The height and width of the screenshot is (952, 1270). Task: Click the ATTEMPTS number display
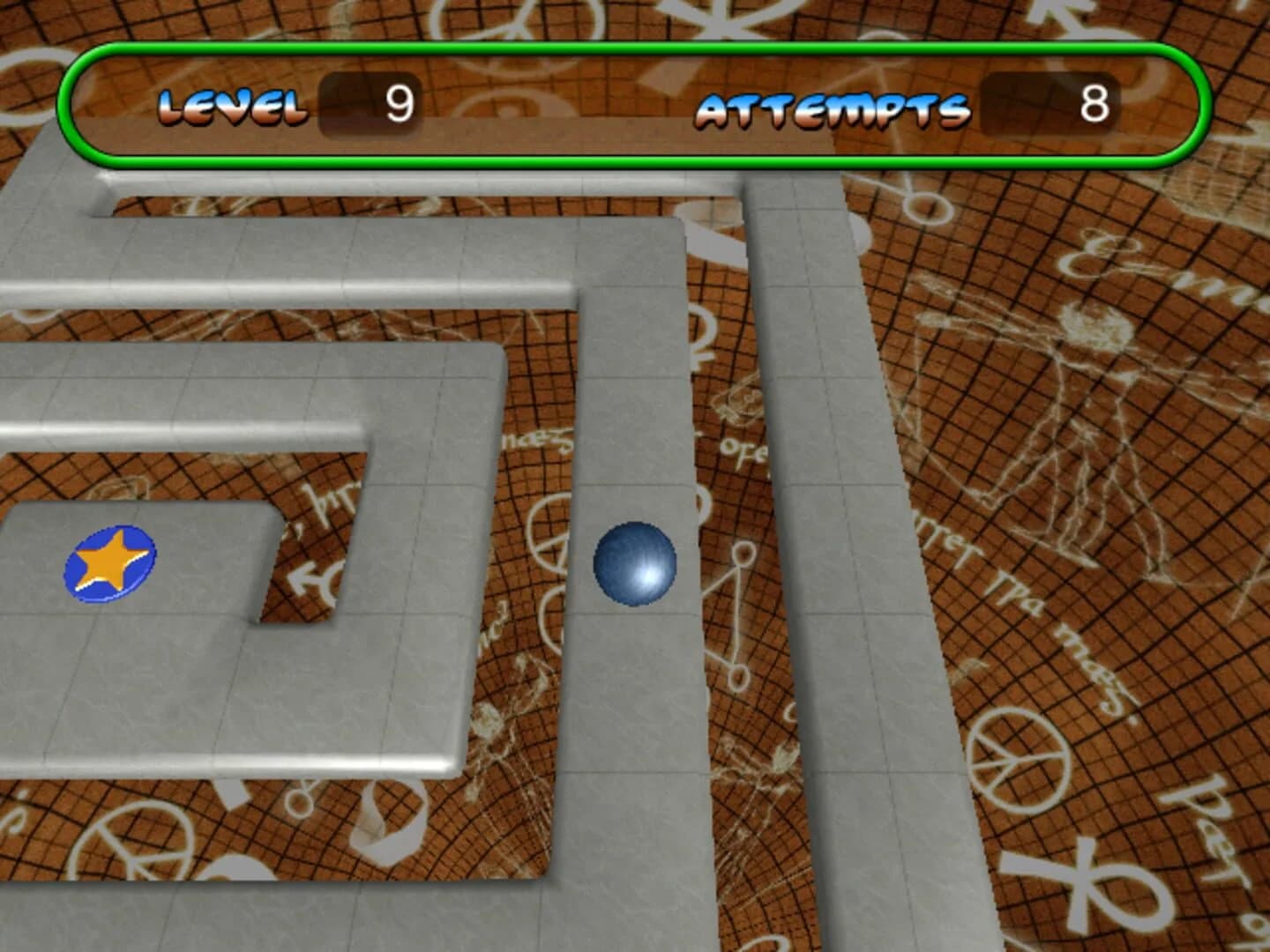[1094, 103]
